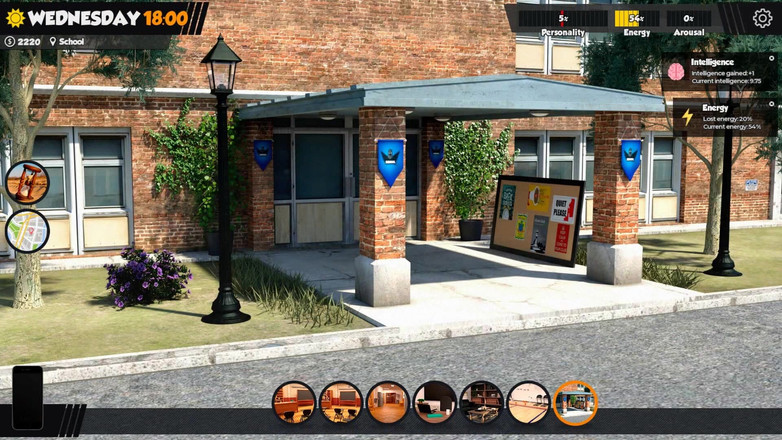The width and height of the screenshot is (782, 440).
Task: Open the settings gear menu
Action: tap(762, 18)
